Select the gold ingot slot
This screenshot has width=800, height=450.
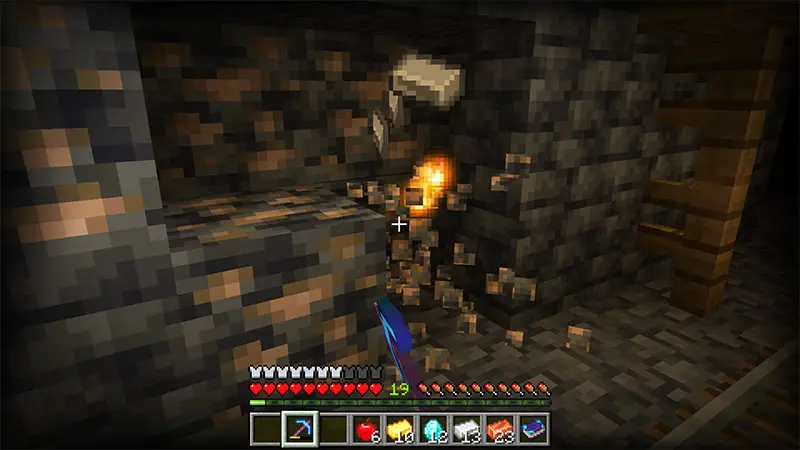[x=399, y=428]
